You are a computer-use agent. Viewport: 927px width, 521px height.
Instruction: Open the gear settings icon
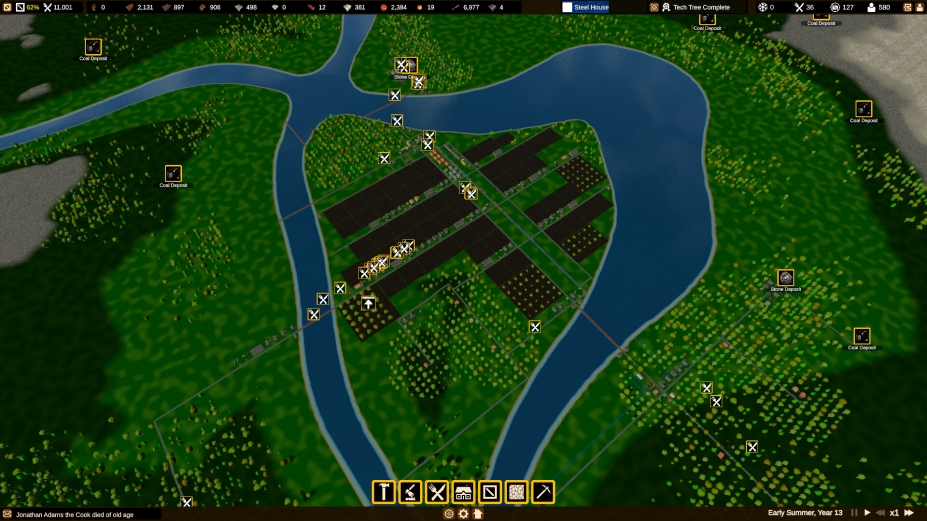coord(463,514)
